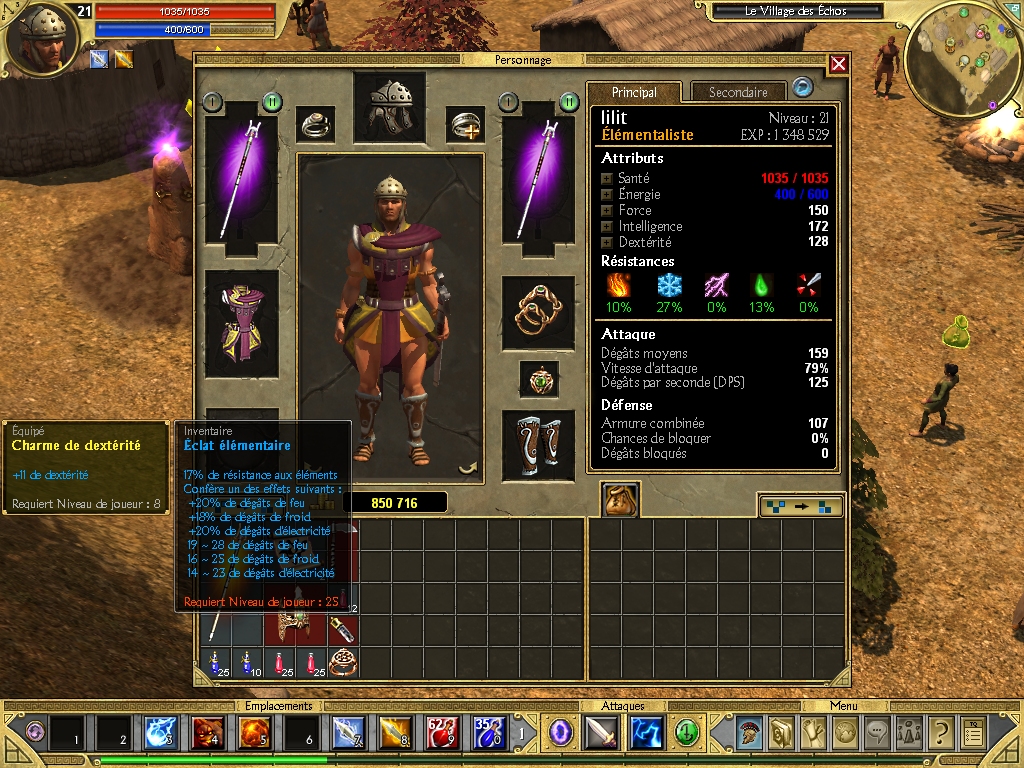Screen dimensions: 1024x768
Task: Open the Principal stats tab
Action: coord(634,92)
